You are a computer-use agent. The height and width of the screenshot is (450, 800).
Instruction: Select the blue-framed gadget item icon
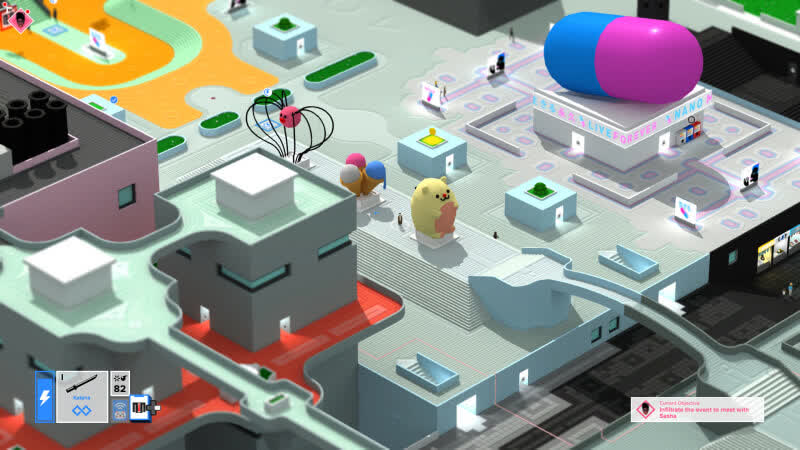(x=140, y=408)
